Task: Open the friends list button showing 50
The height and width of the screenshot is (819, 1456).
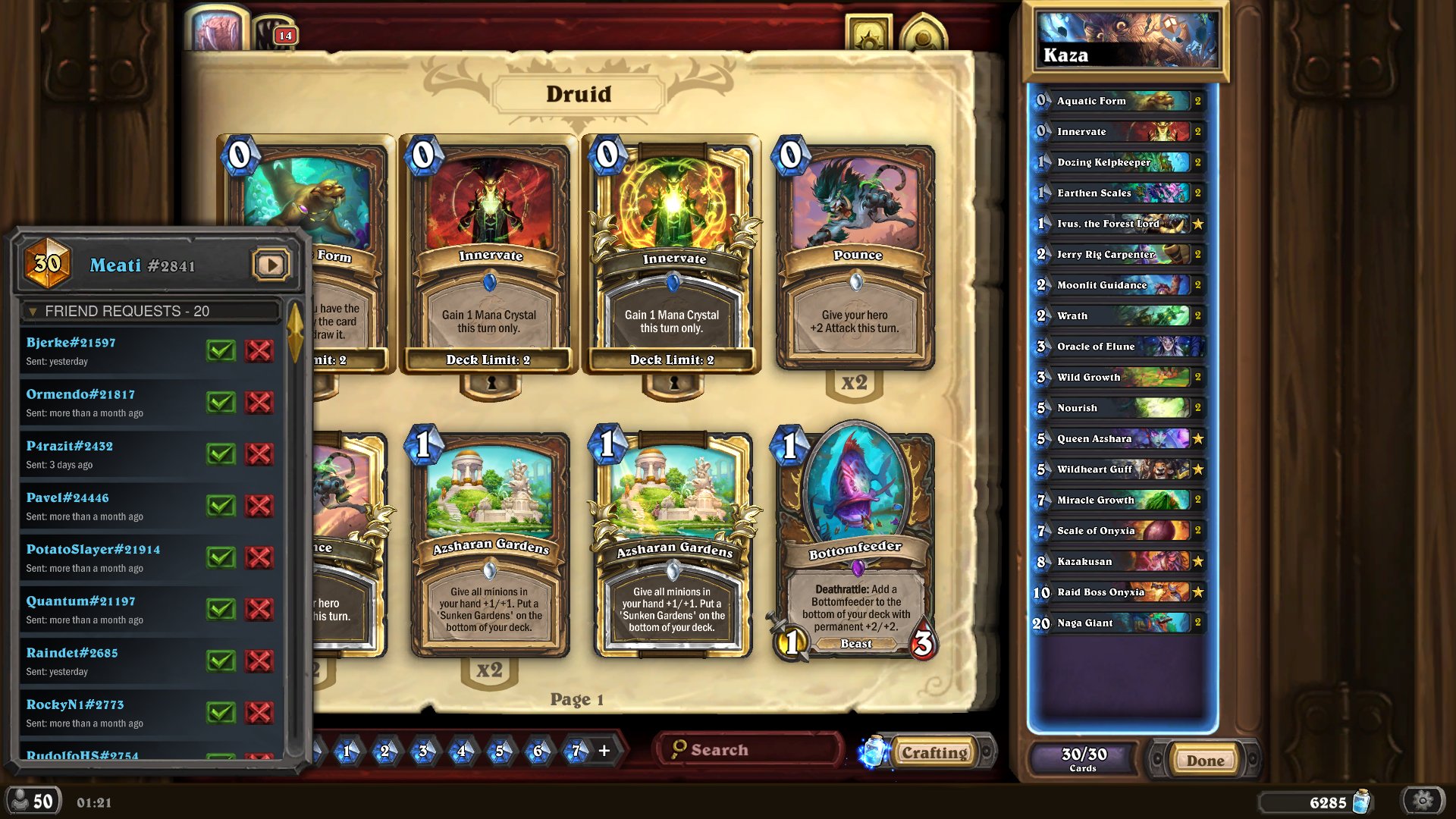Action: [x=32, y=802]
